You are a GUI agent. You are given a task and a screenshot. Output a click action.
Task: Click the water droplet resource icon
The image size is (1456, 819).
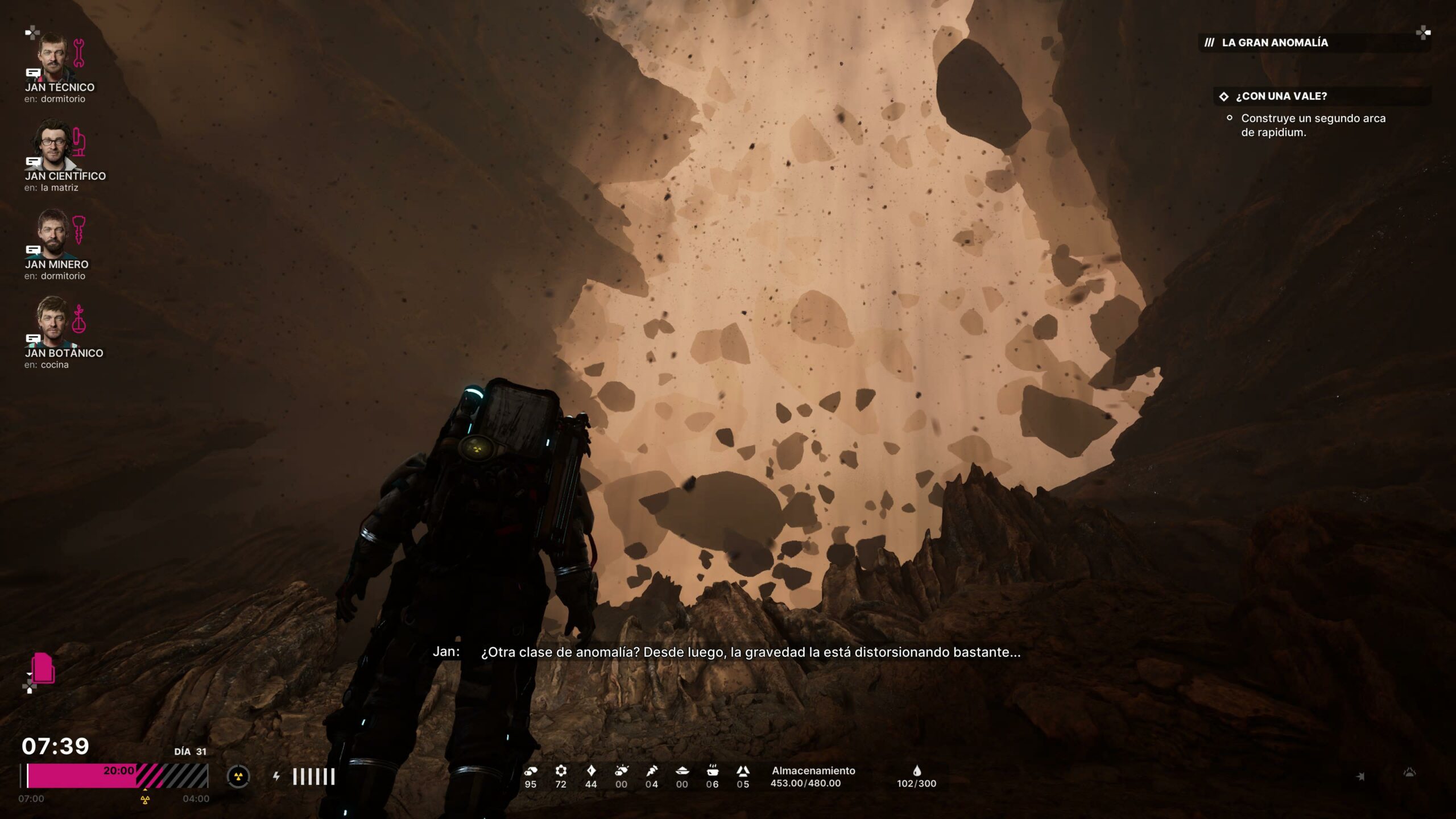(x=916, y=771)
